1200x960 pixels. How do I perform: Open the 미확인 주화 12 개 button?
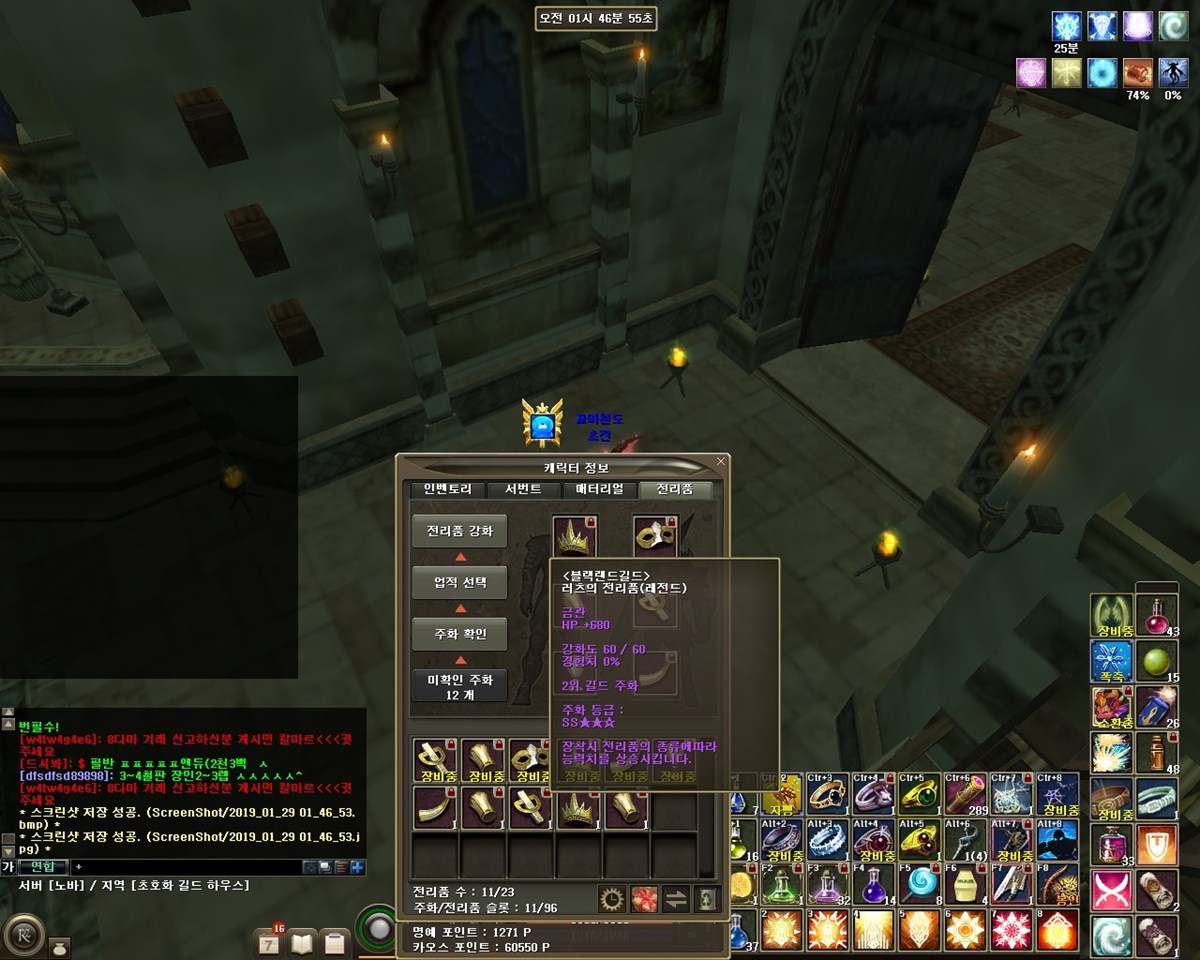[x=460, y=686]
